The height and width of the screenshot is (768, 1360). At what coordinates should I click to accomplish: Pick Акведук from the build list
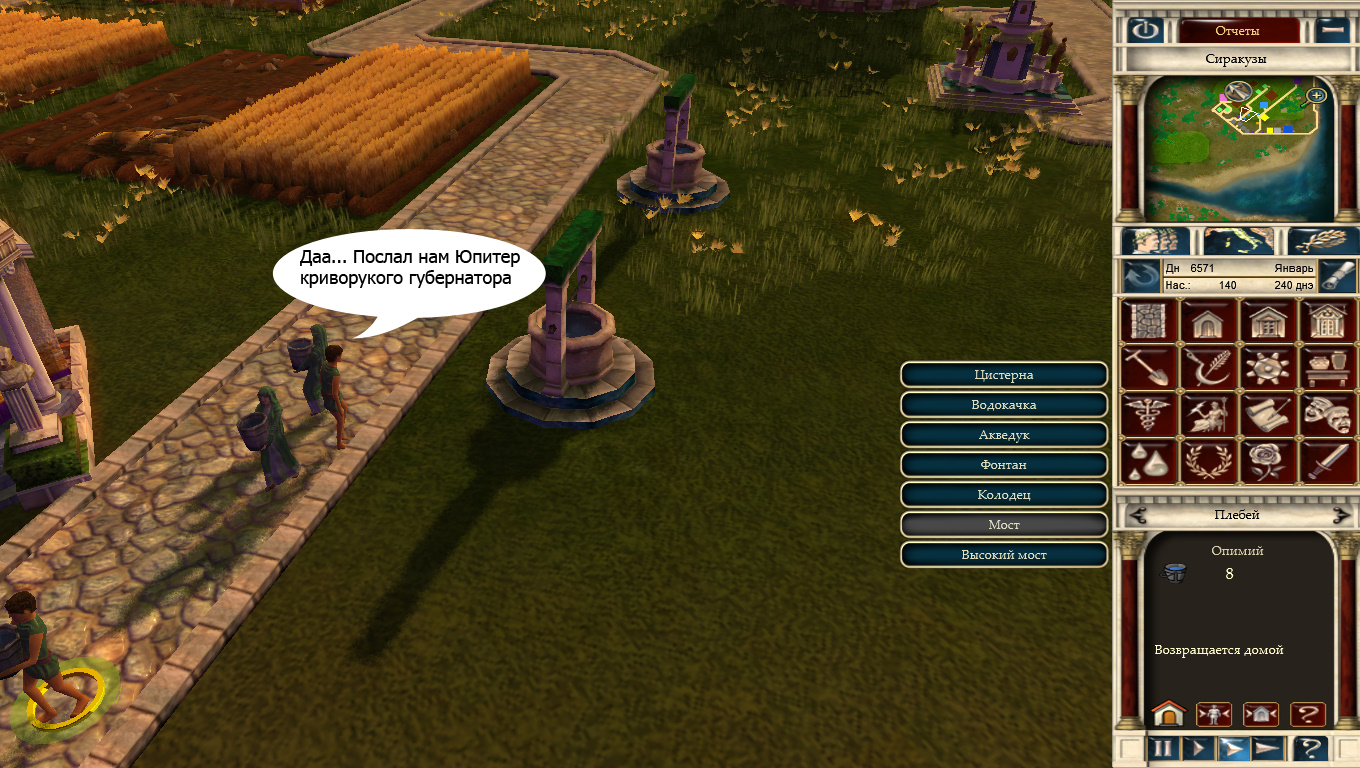point(1004,435)
